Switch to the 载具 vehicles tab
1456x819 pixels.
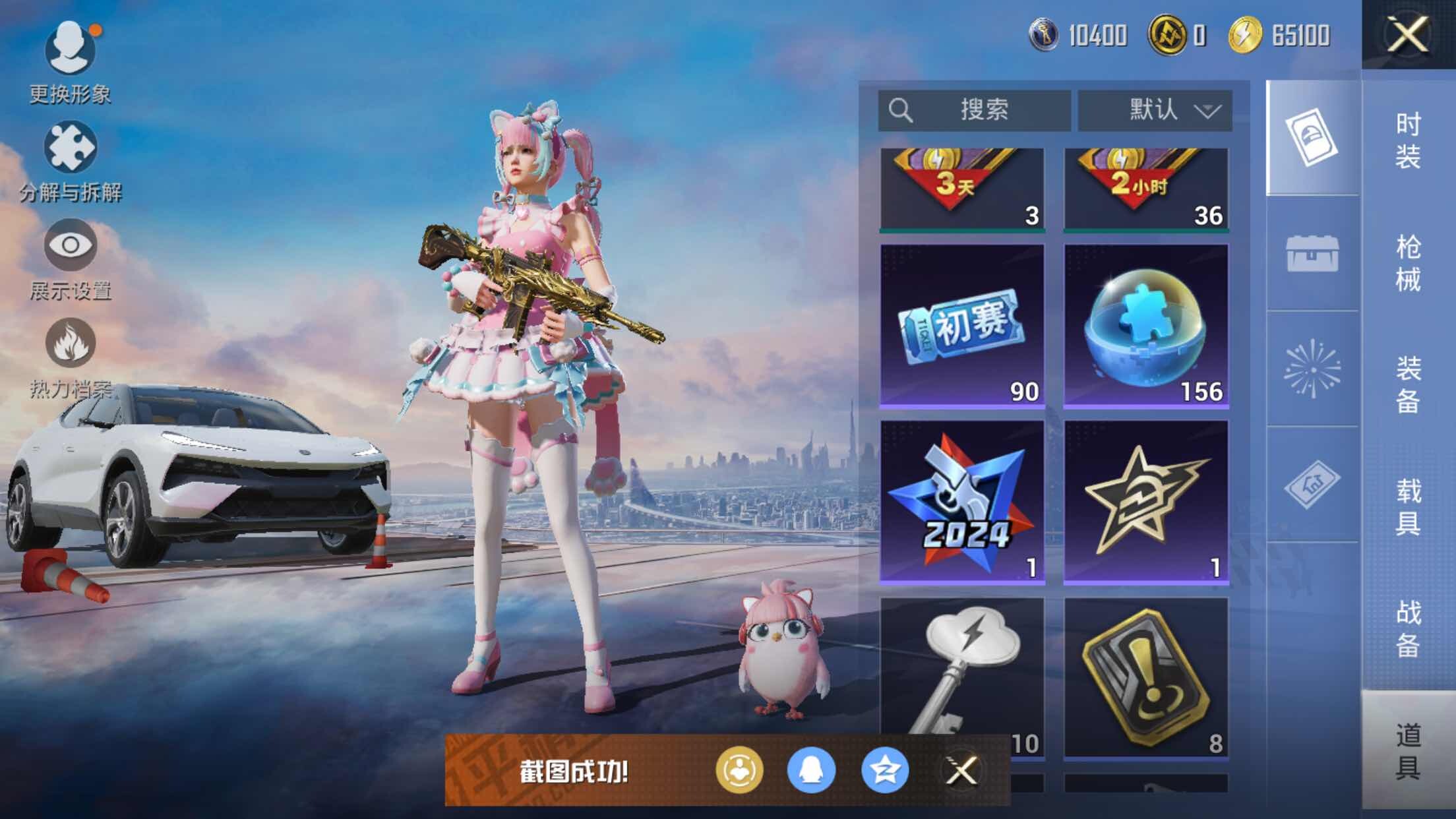tap(1408, 506)
